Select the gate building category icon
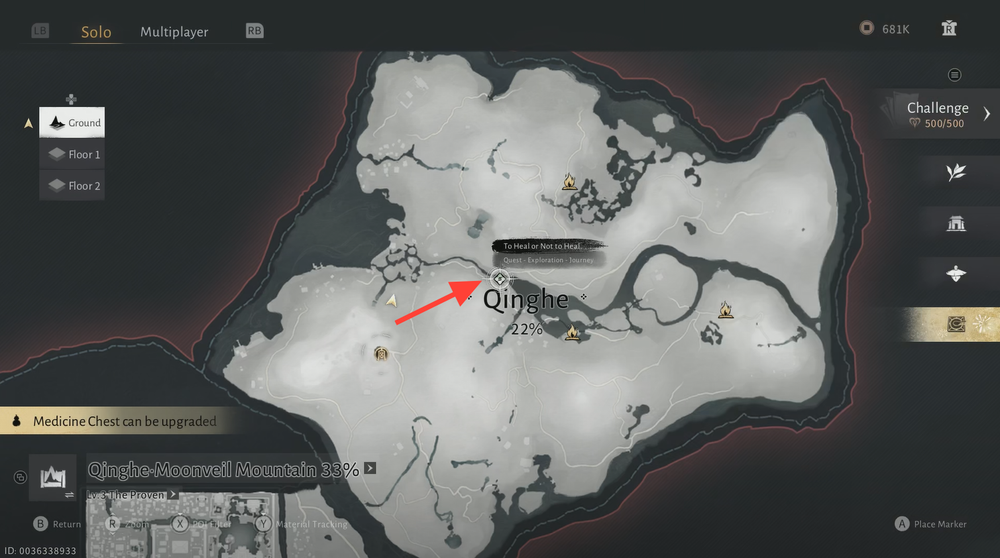This screenshot has height=558, width=1000. [x=956, y=222]
